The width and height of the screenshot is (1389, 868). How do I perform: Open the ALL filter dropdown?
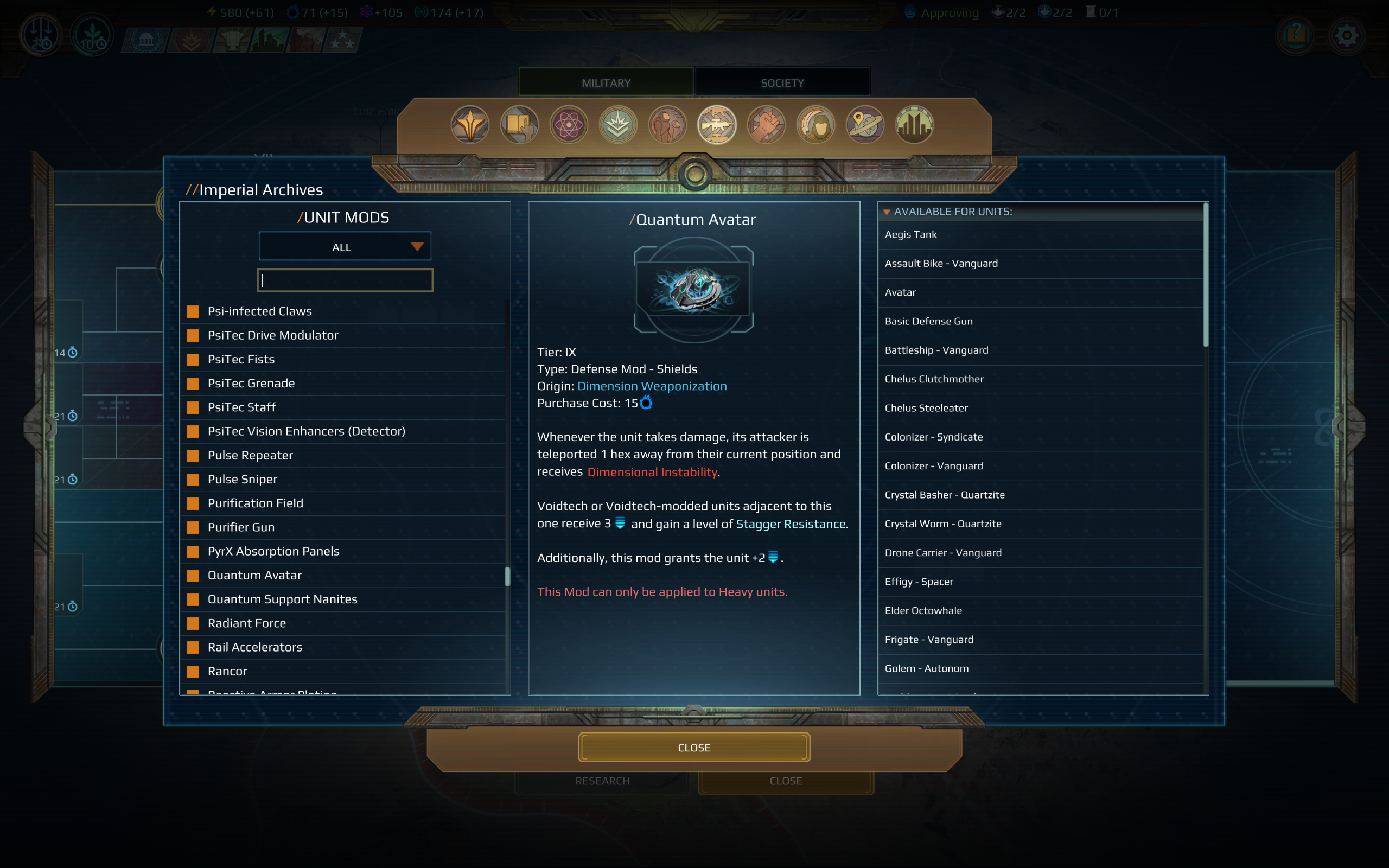(x=345, y=246)
